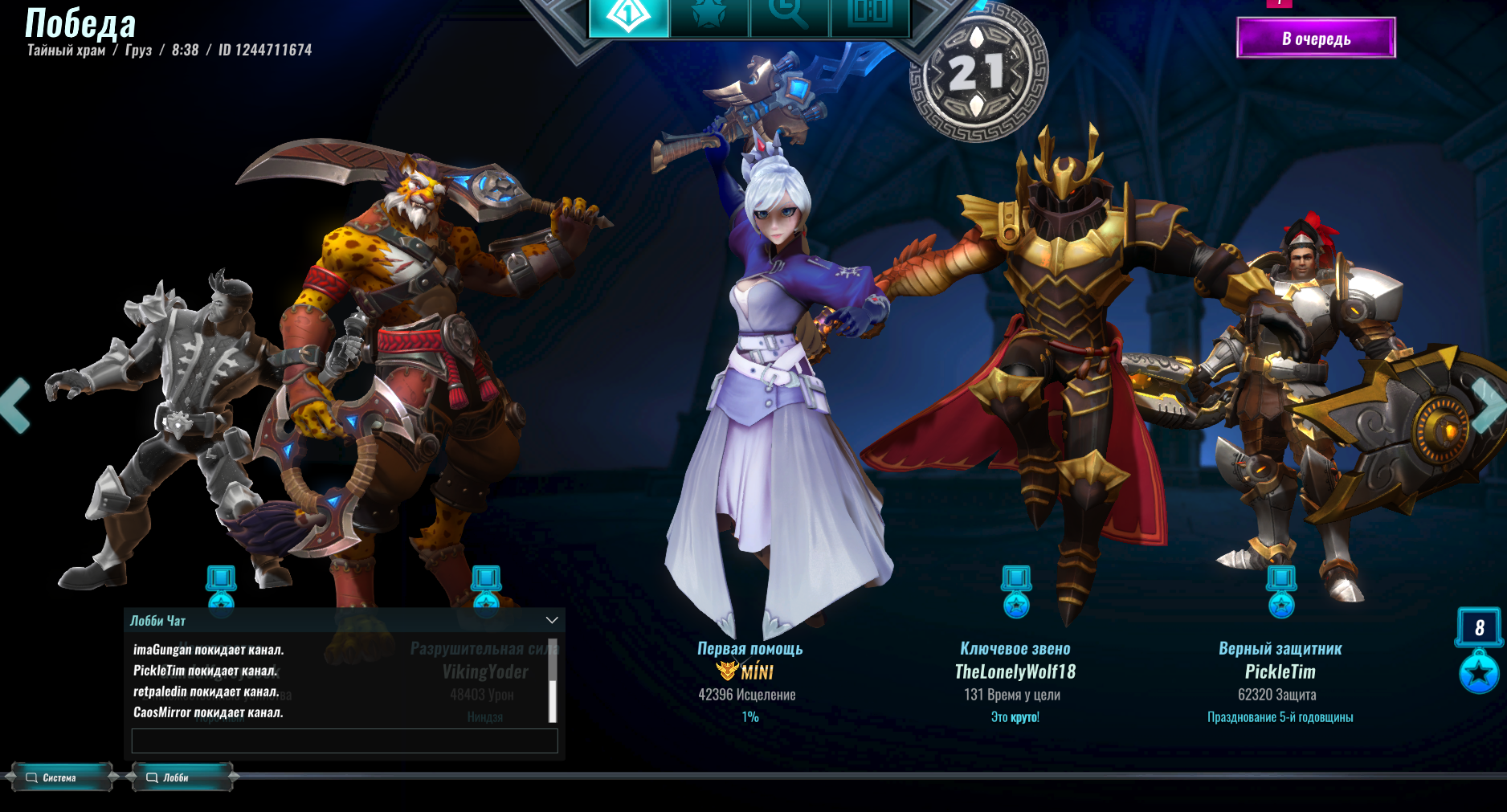Click the "В очередь" queue button
This screenshot has height=812, width=1507.
click(1316, 39)
